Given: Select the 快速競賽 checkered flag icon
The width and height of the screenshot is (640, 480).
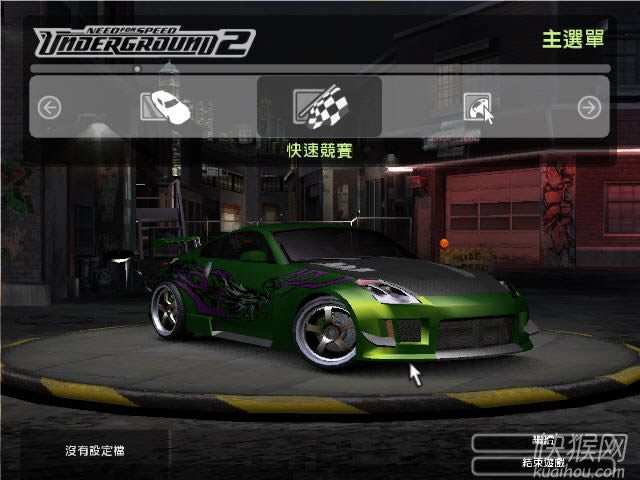Looking at the screenshot, I should click(x=319, y=107).
